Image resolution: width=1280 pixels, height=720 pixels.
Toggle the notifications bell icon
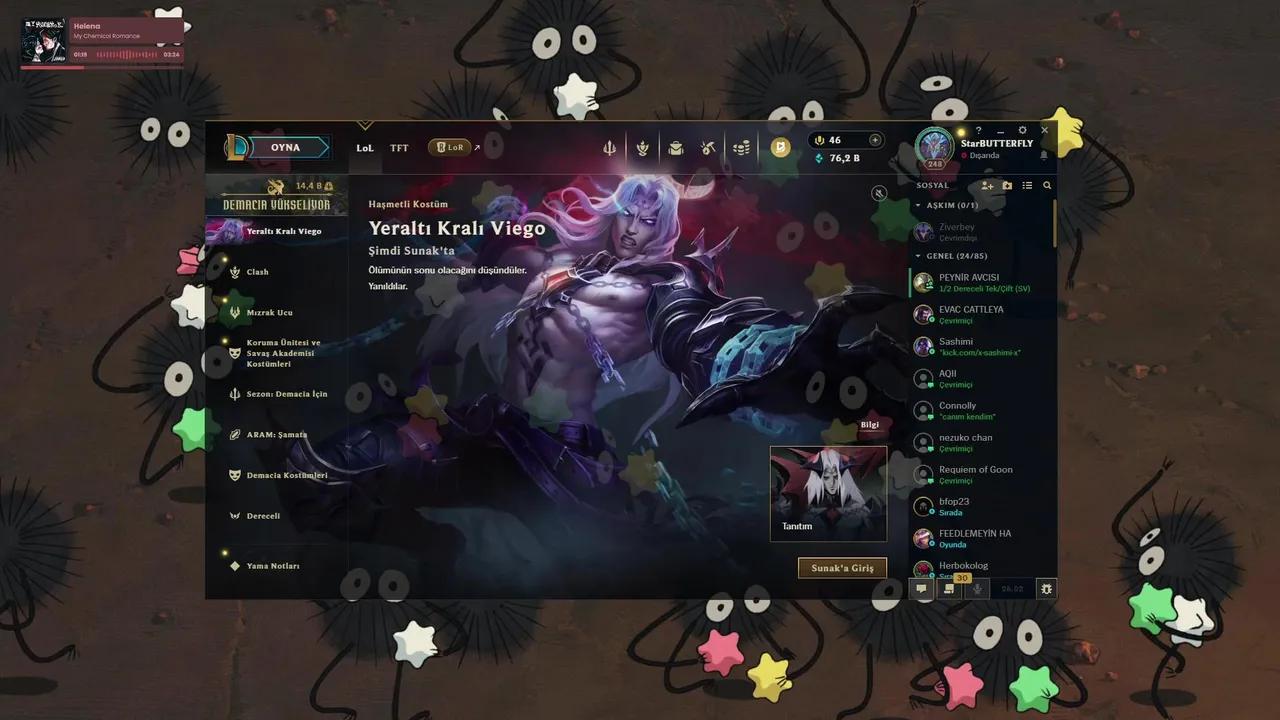(1044, 156)
